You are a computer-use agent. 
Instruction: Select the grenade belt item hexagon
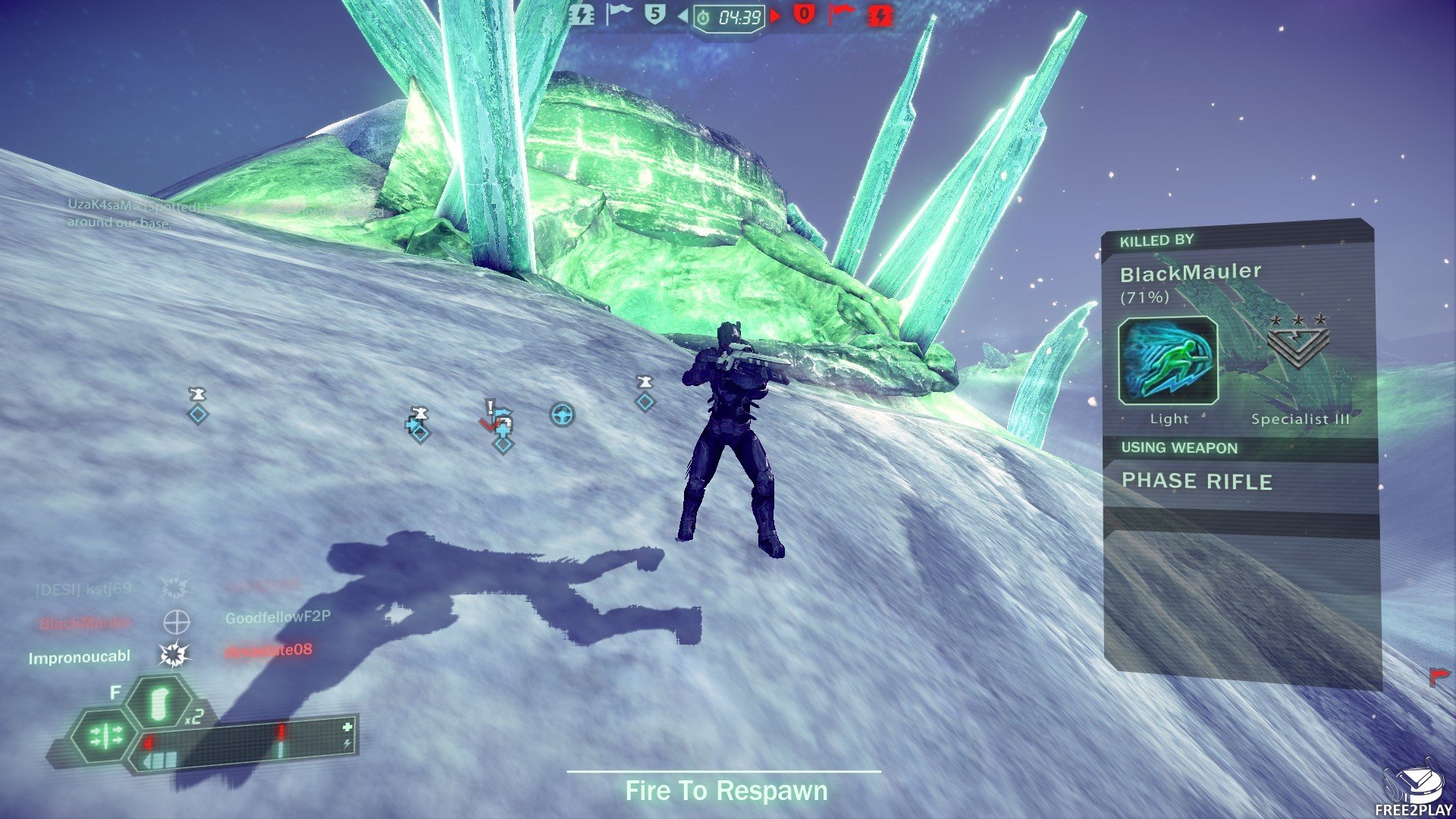(159, 704)
